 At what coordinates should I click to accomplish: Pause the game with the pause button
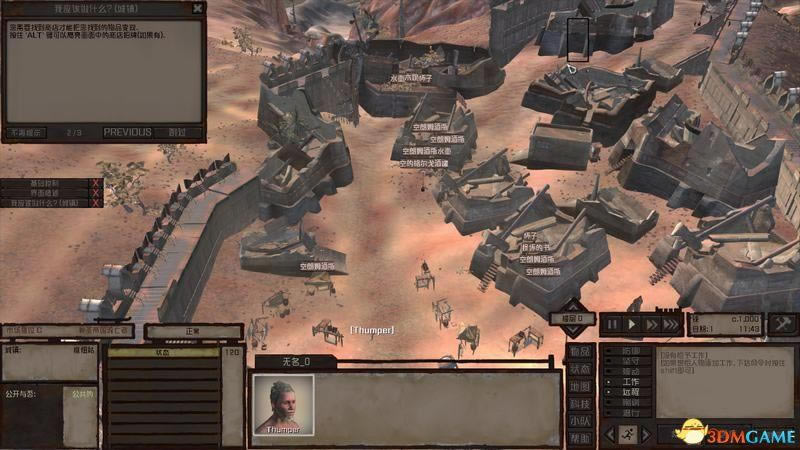613,323
